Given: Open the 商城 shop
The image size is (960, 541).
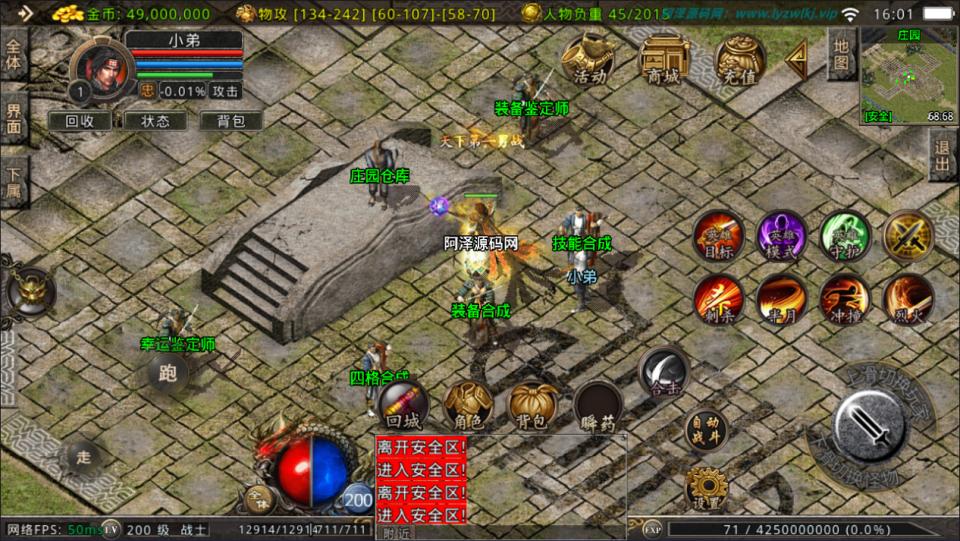Looking at the screenshot, I should tap(664, 60).
